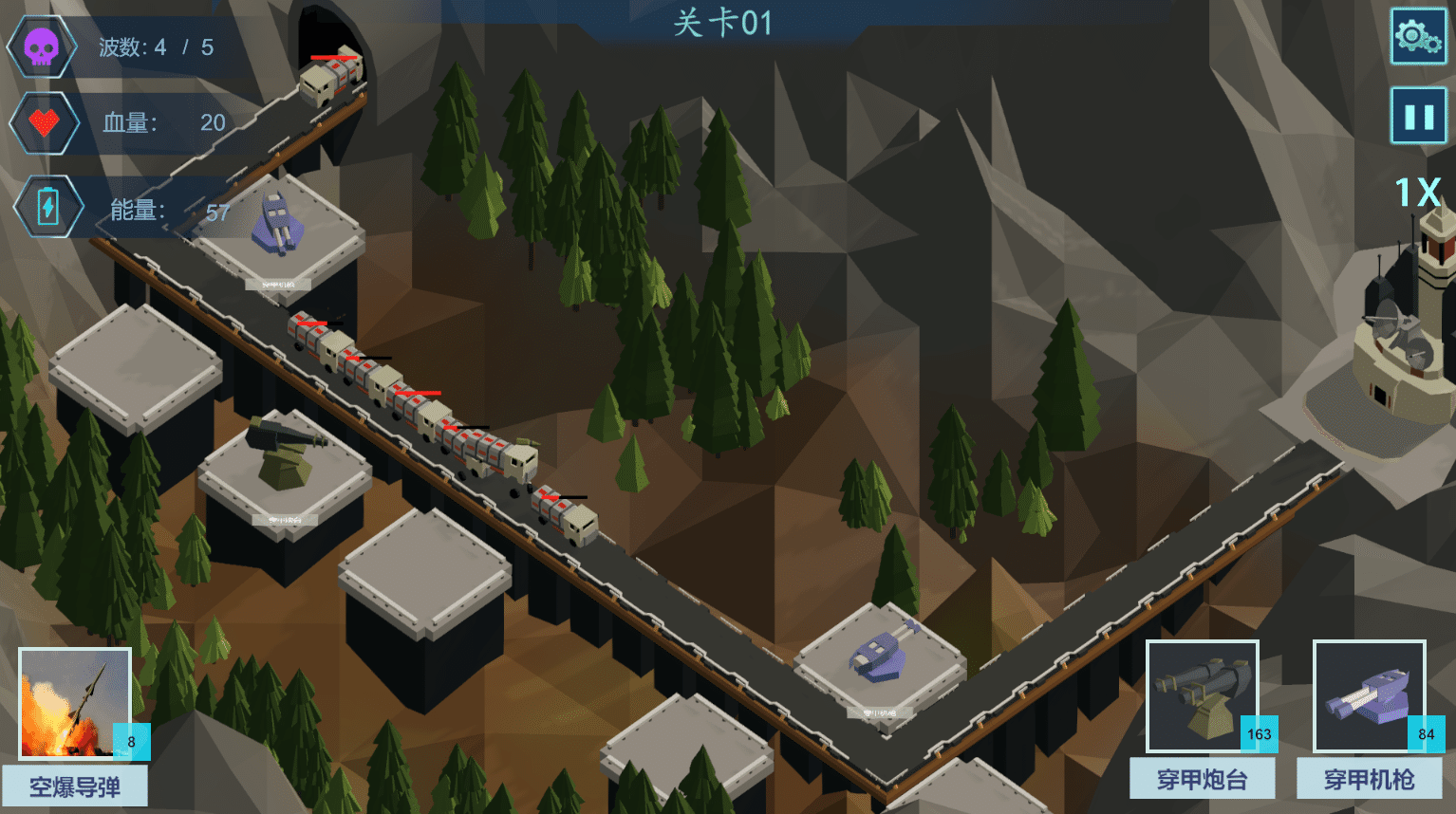Image resolution: width=1456 pixels, height=814 pixels.
Task: Activate the 空爆导弹 airburst missile skill
Action: click(75, 703)
